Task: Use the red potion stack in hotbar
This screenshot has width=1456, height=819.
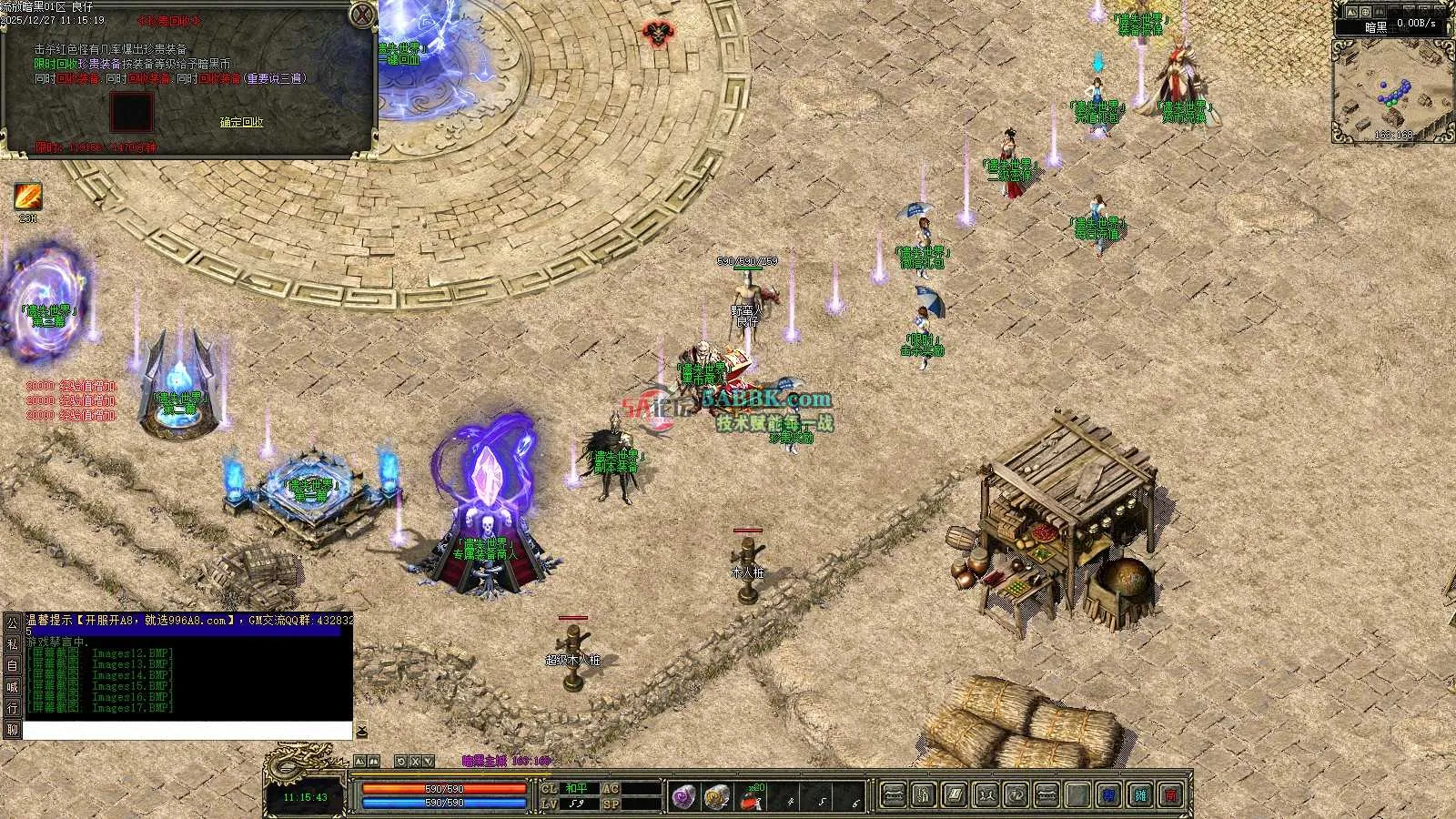Action: tap(752, 798)
